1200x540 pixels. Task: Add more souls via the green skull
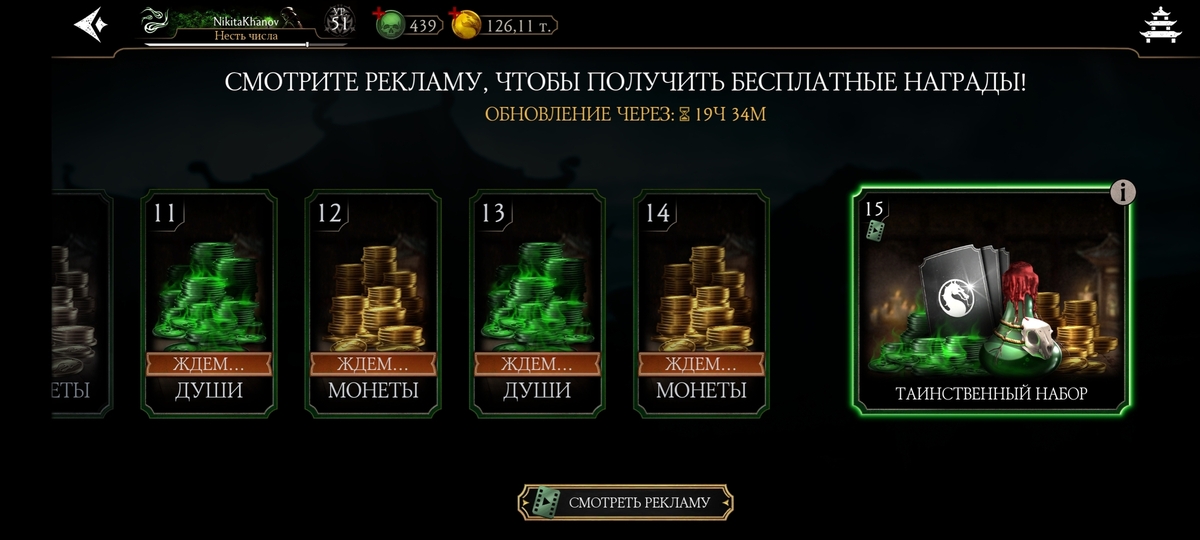392,25
